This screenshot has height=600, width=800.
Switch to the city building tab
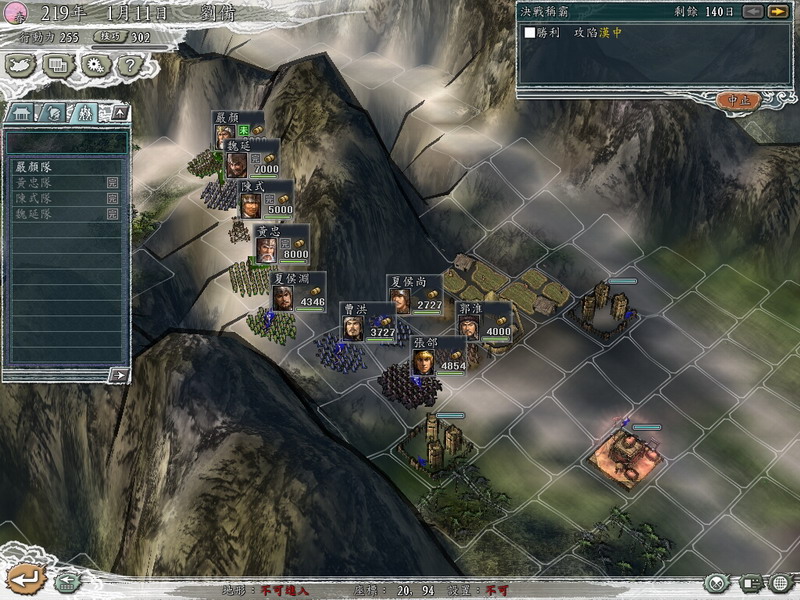tap(21, 112)
